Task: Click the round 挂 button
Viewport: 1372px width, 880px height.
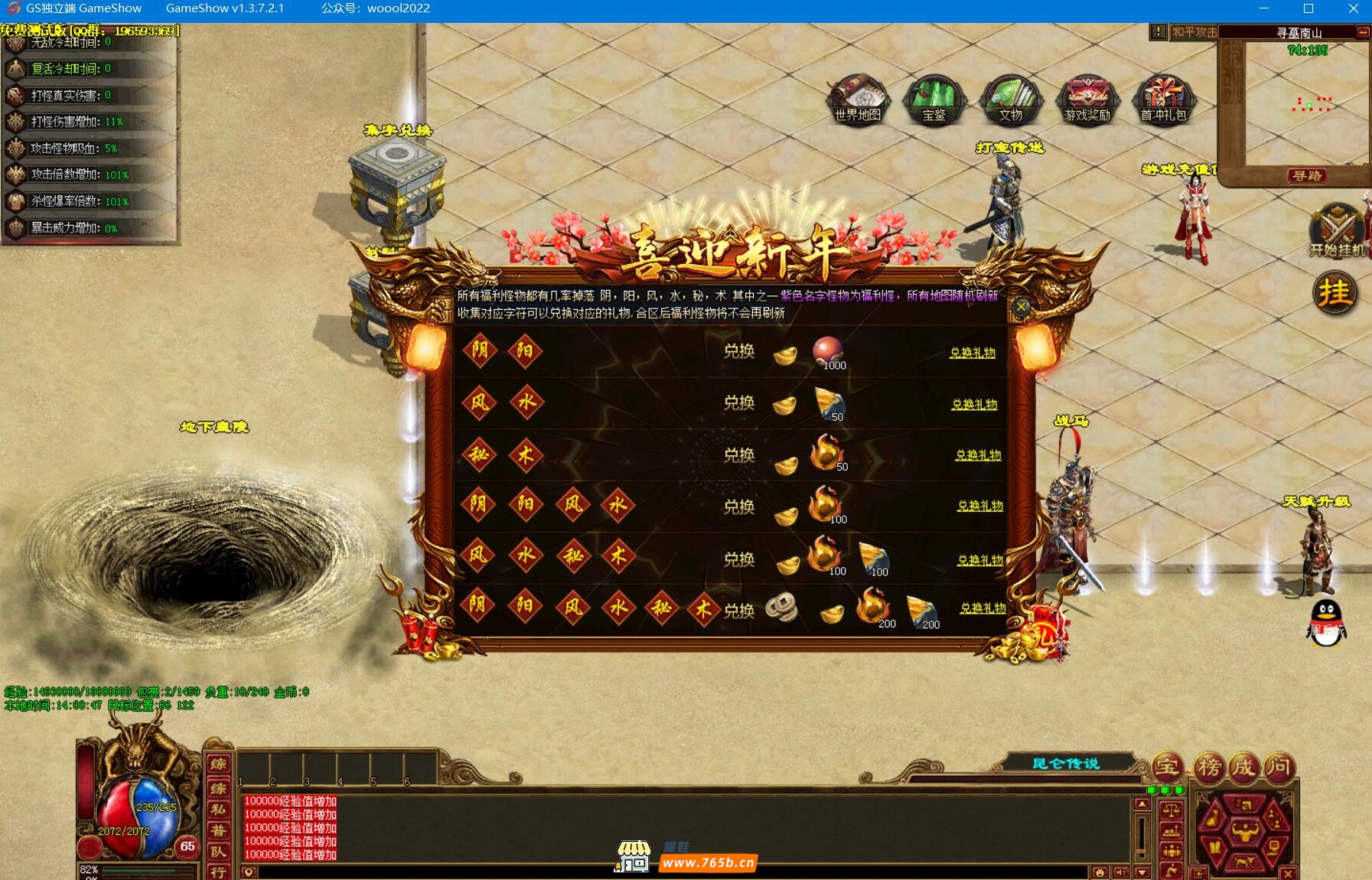Action: (x=1335, y=292)
